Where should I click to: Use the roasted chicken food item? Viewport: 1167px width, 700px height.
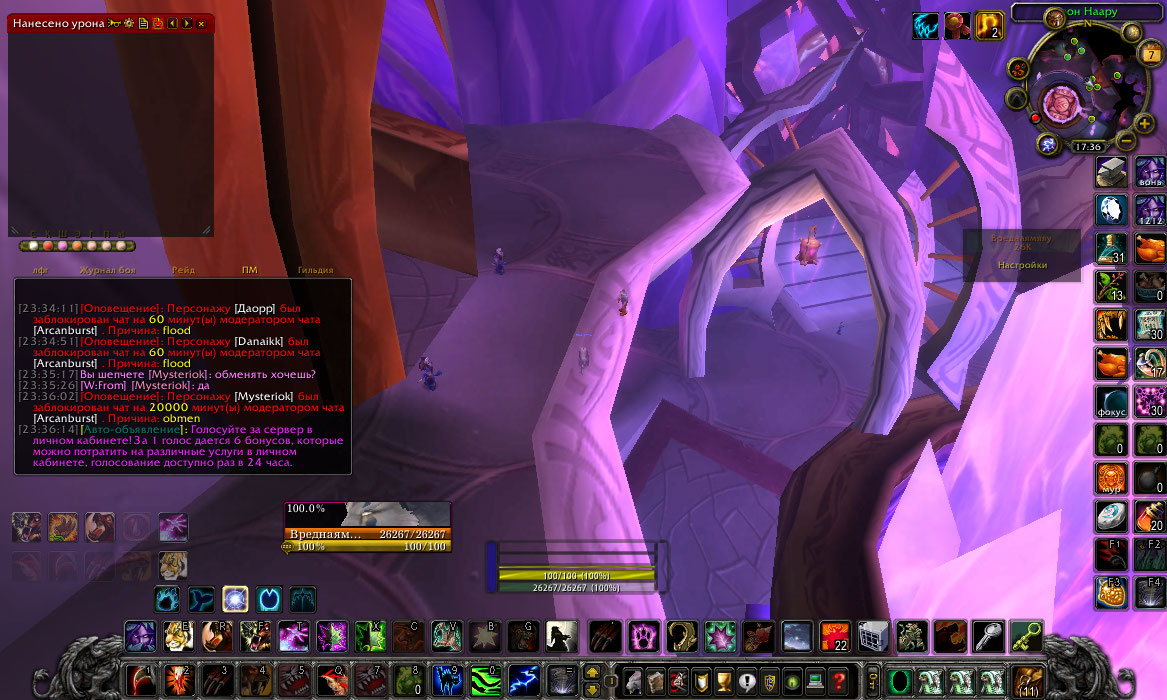1149,246
